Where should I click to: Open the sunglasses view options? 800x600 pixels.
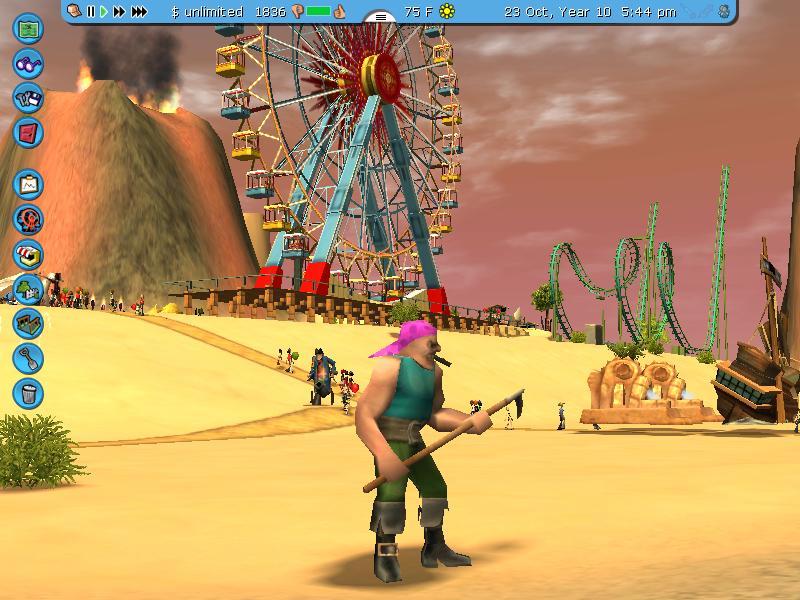pyautogui.click(x=28, y=62)
